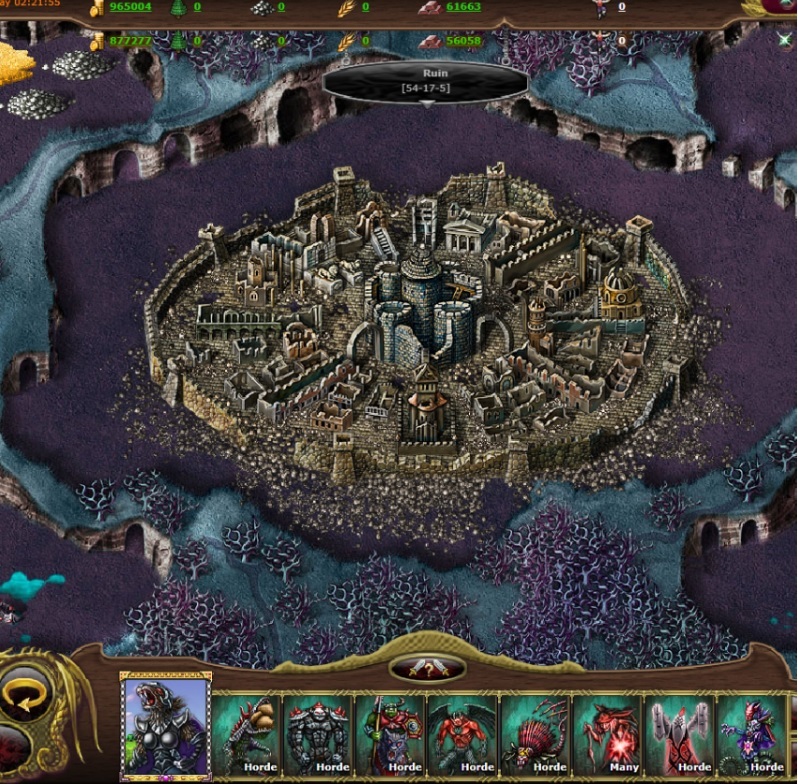Viewport: 798px width, 784px height.
Task: Choose the red creature unit labeled Many
Action: coord(608,734)
